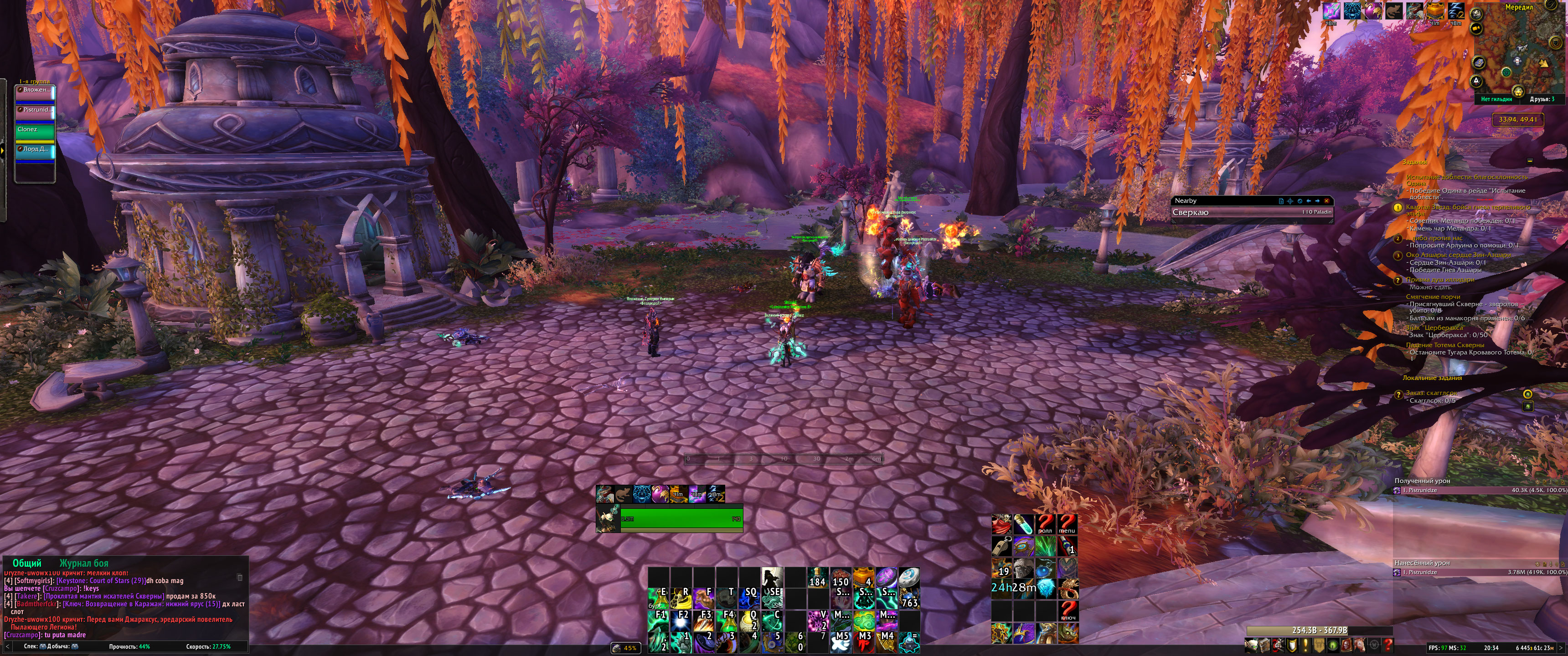Close the Nearby players window

[1327, 201]
